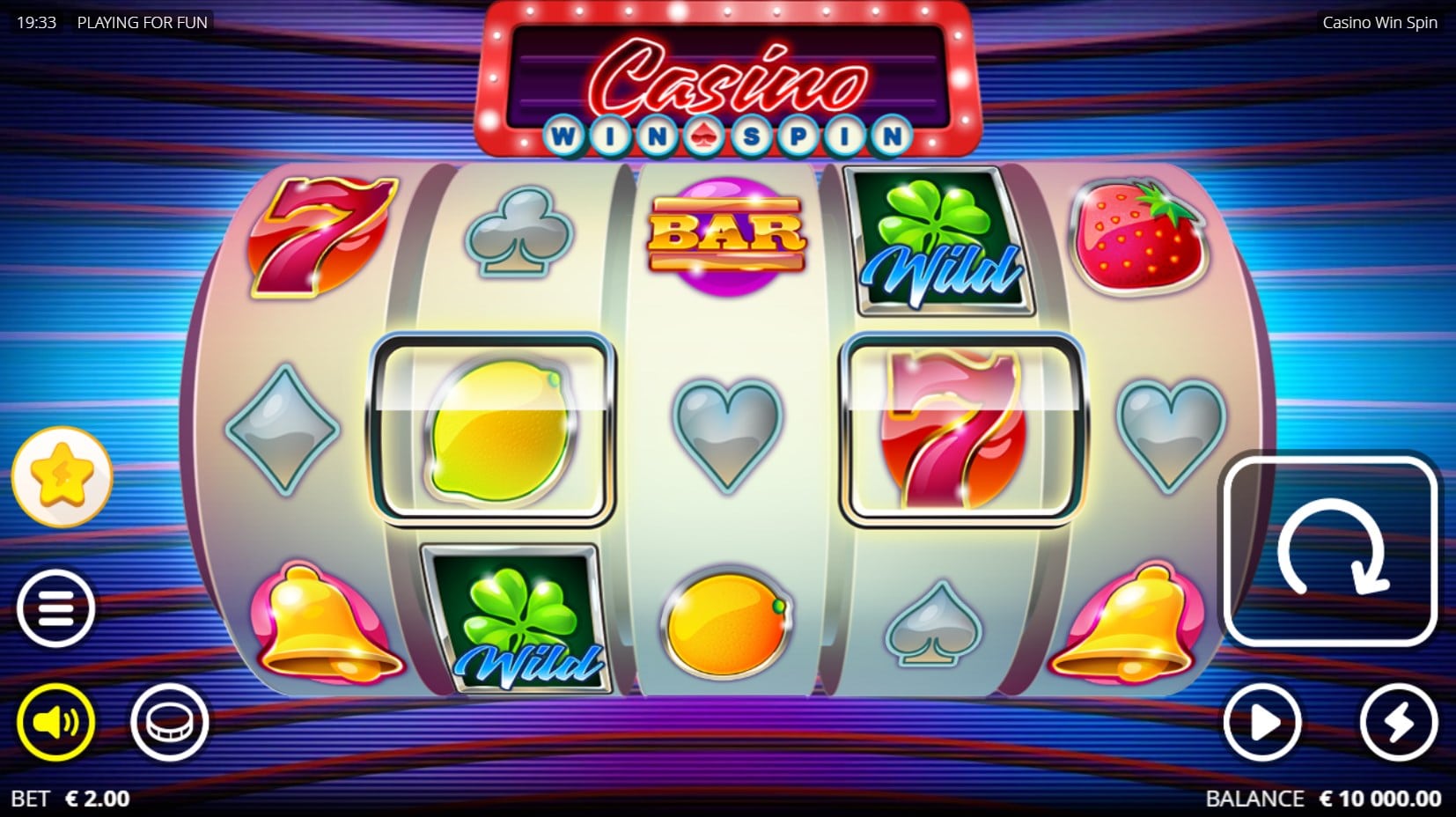This screenshot has width=1456, height=817.
Task: Open the hamburger menu
Action: [55, 608]
